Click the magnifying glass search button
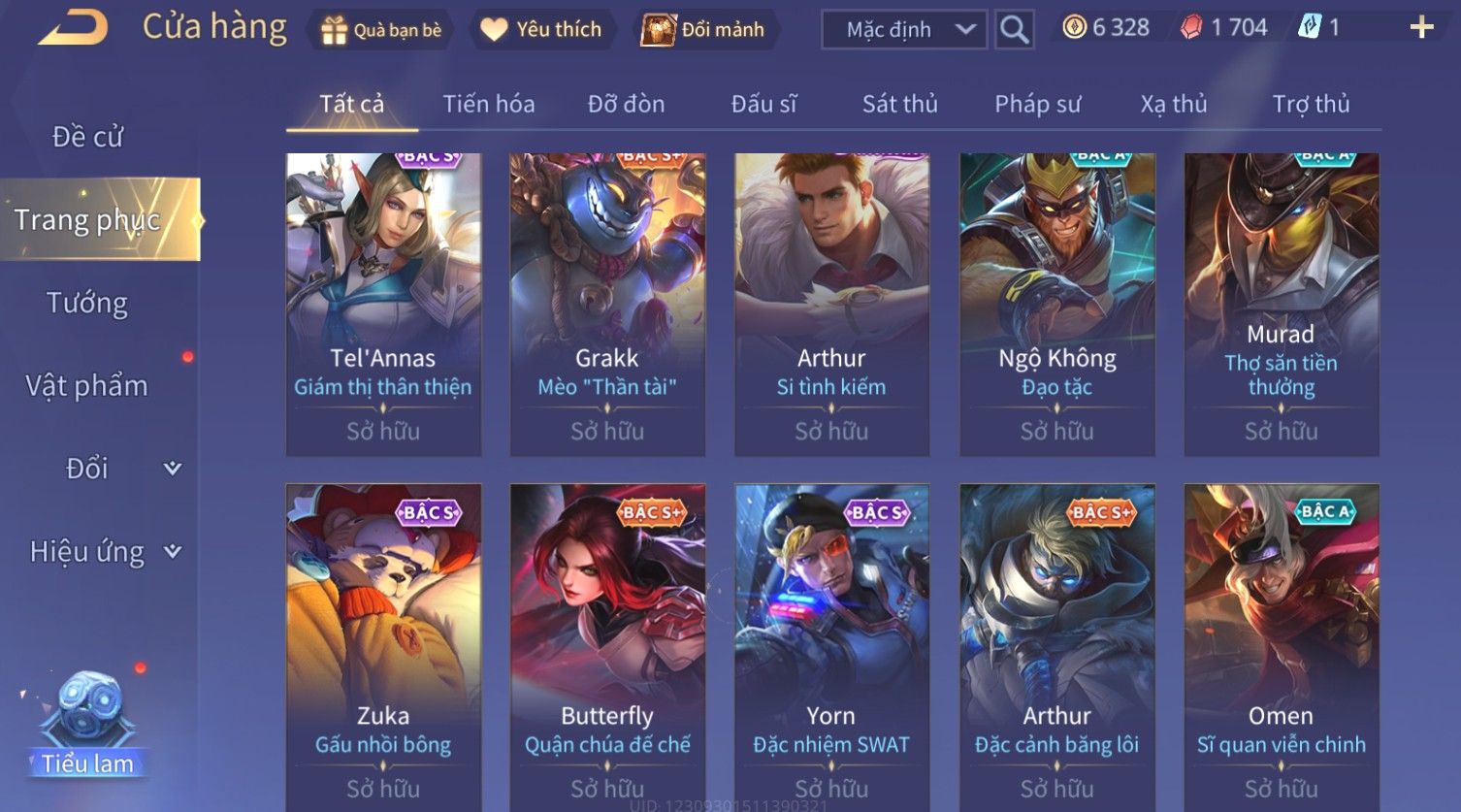The width and height of the screenshot is (1461, 812). point(1014,30)
